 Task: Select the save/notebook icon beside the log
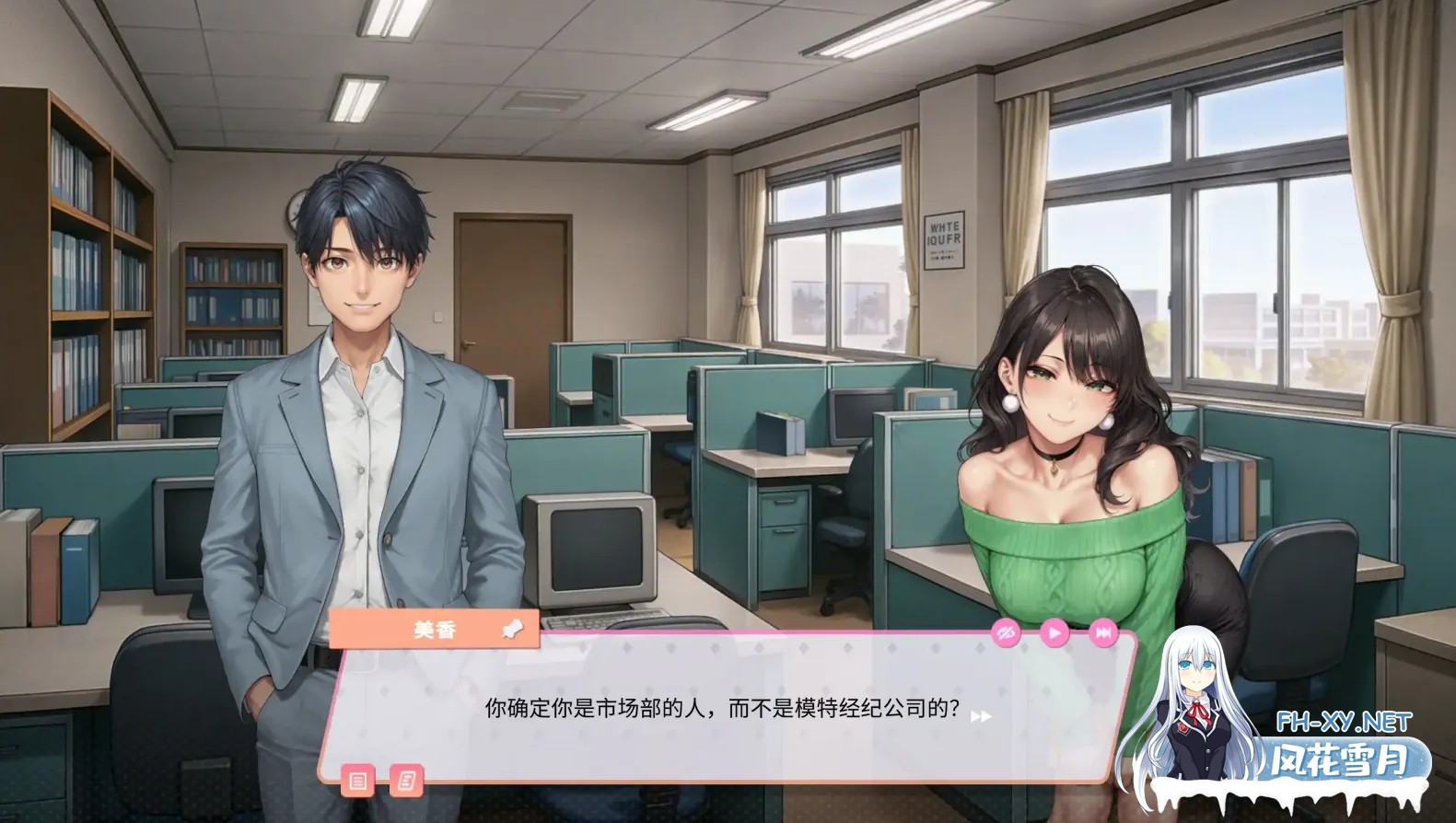(x=405, y=781)
